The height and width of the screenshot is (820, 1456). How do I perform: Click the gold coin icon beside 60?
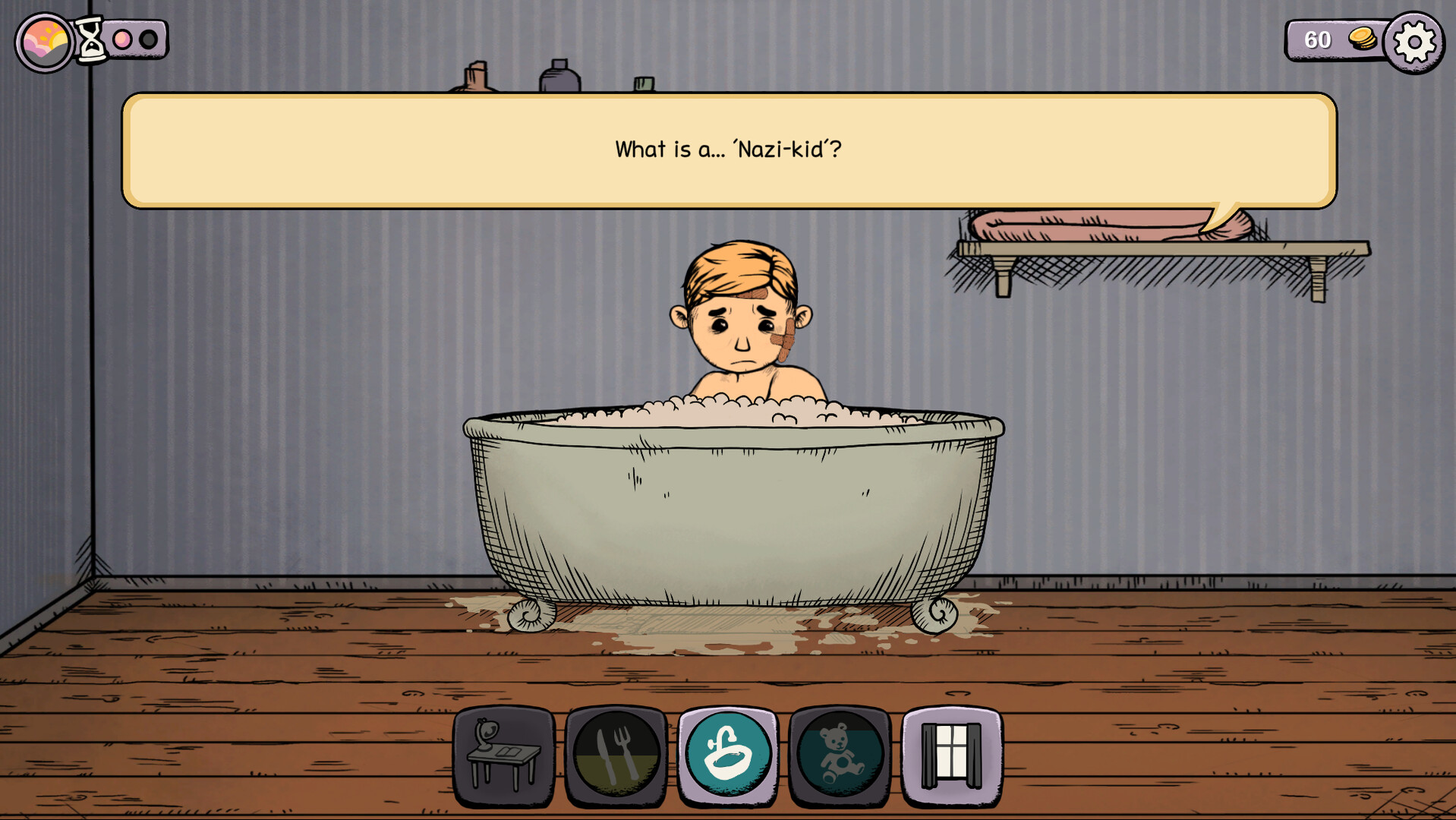coord(1363,40)
